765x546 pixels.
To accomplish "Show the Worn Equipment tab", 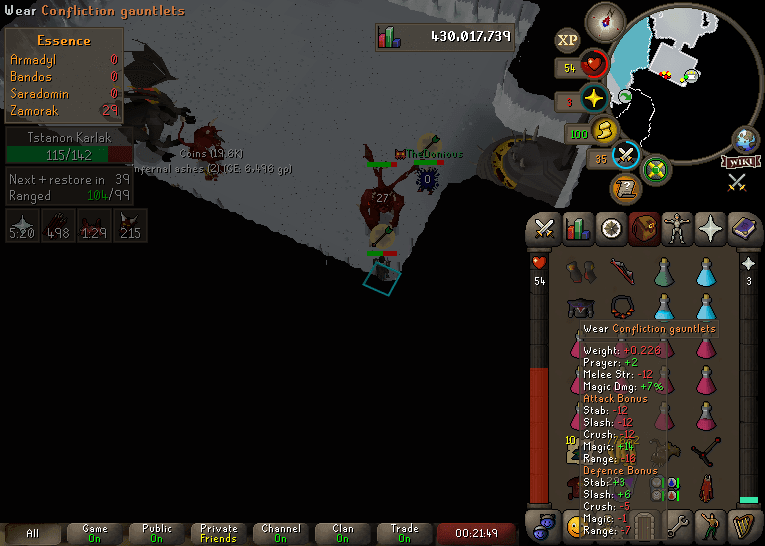I will click(678, 228).
